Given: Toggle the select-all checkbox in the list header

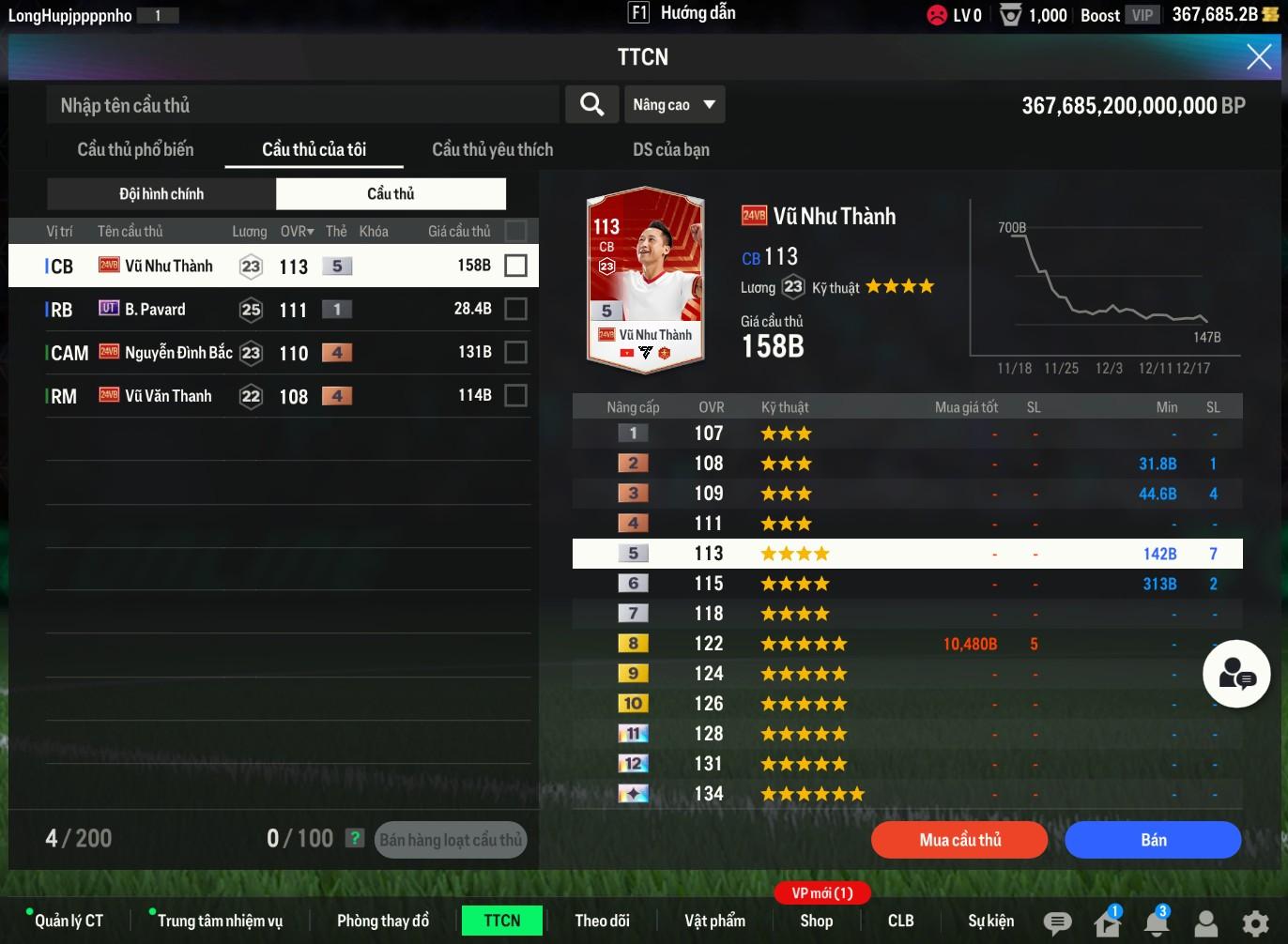Looking at the screenshot, I should (515, 231).
